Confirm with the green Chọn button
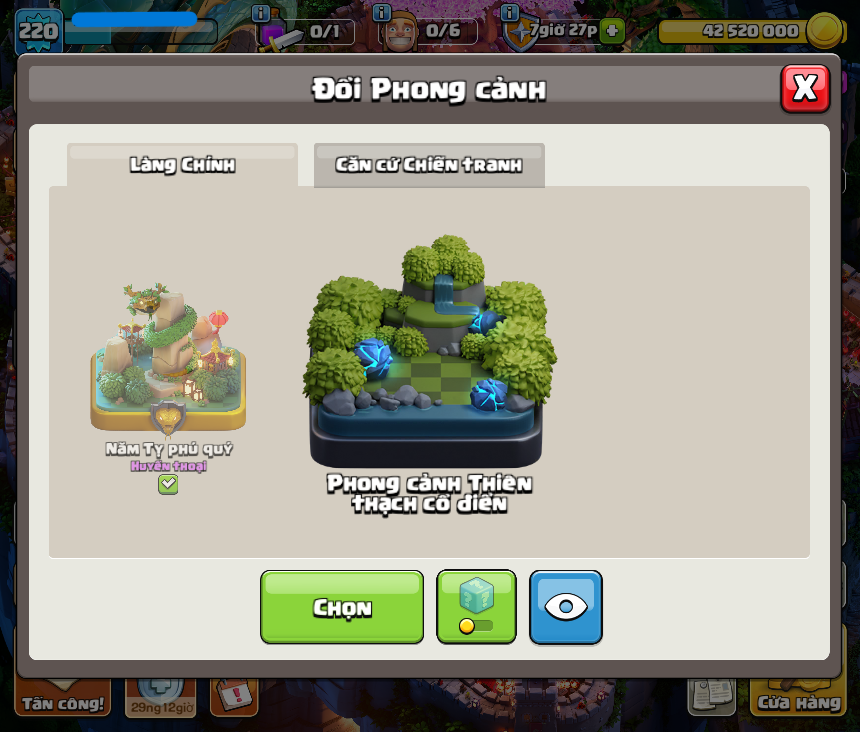Viewport: 860px width, 732px height. pyautogui.click(x=342, y=607)
